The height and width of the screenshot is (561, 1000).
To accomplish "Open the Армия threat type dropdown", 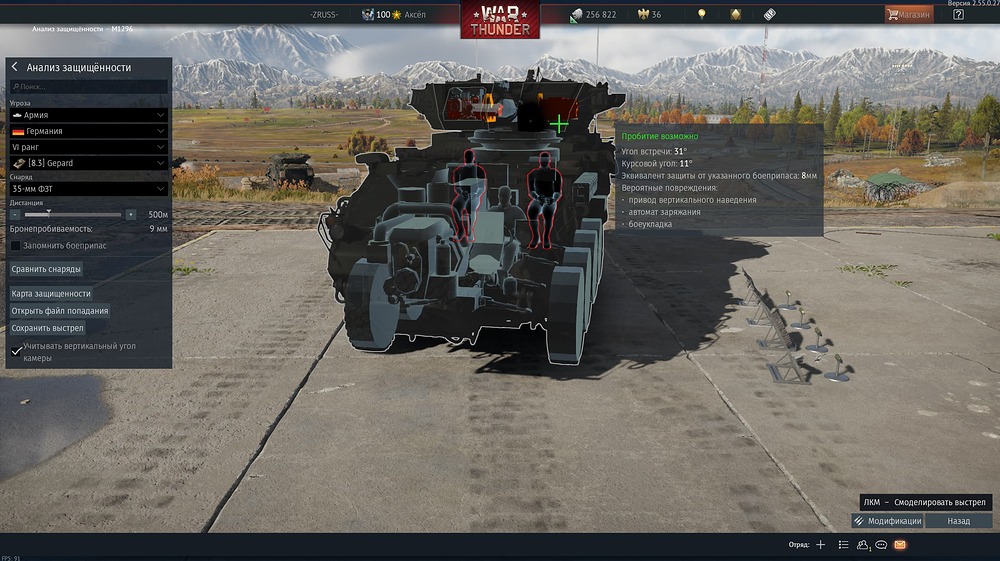I will (88, 115).
